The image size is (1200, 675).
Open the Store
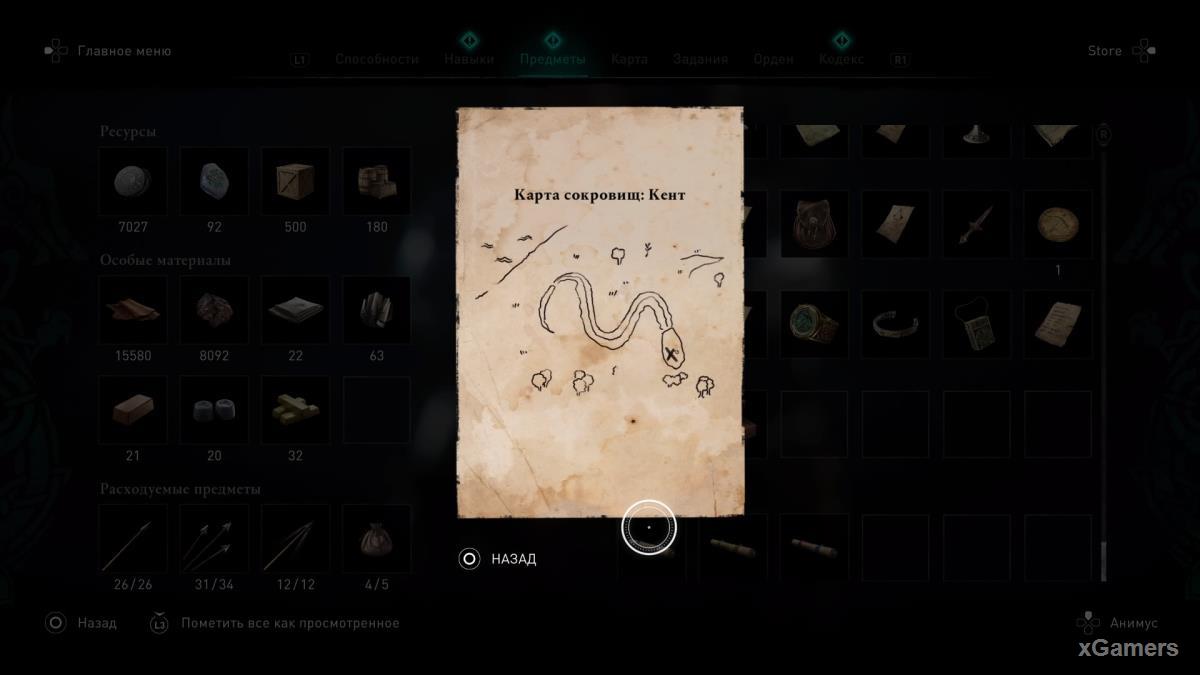click(x=1104, y=51)
